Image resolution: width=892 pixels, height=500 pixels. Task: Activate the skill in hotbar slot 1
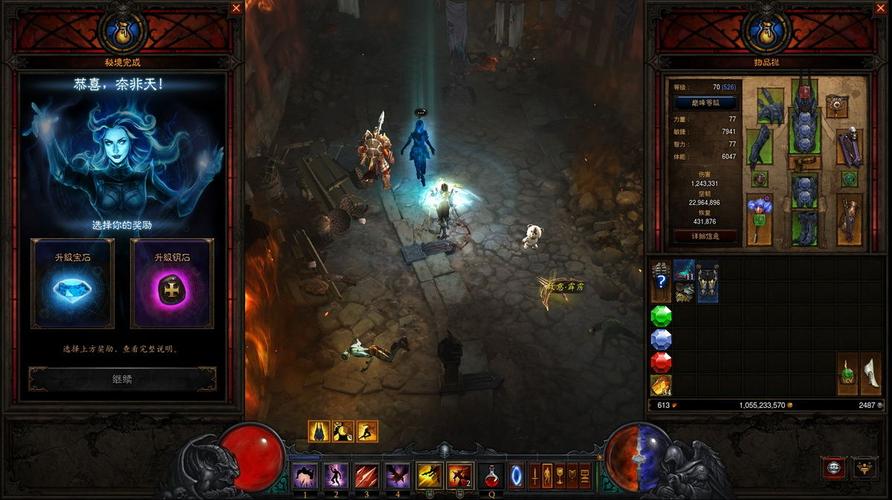[x=304, y=475]
